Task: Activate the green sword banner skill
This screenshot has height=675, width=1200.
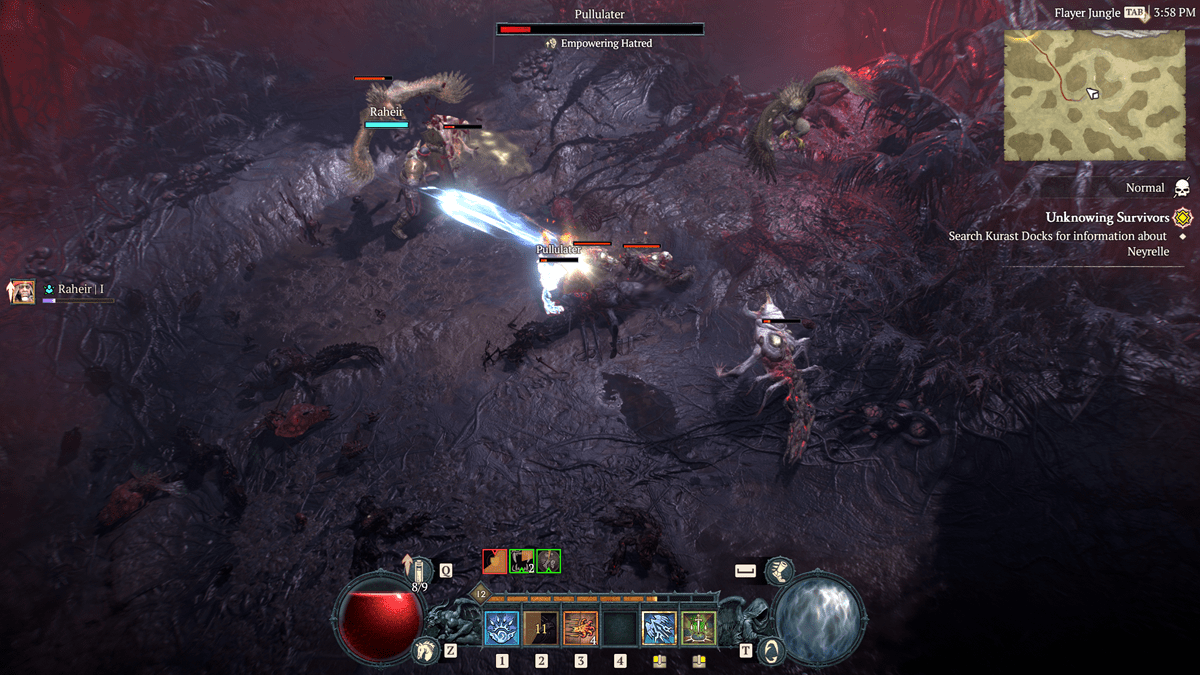Action: point(698,629)
